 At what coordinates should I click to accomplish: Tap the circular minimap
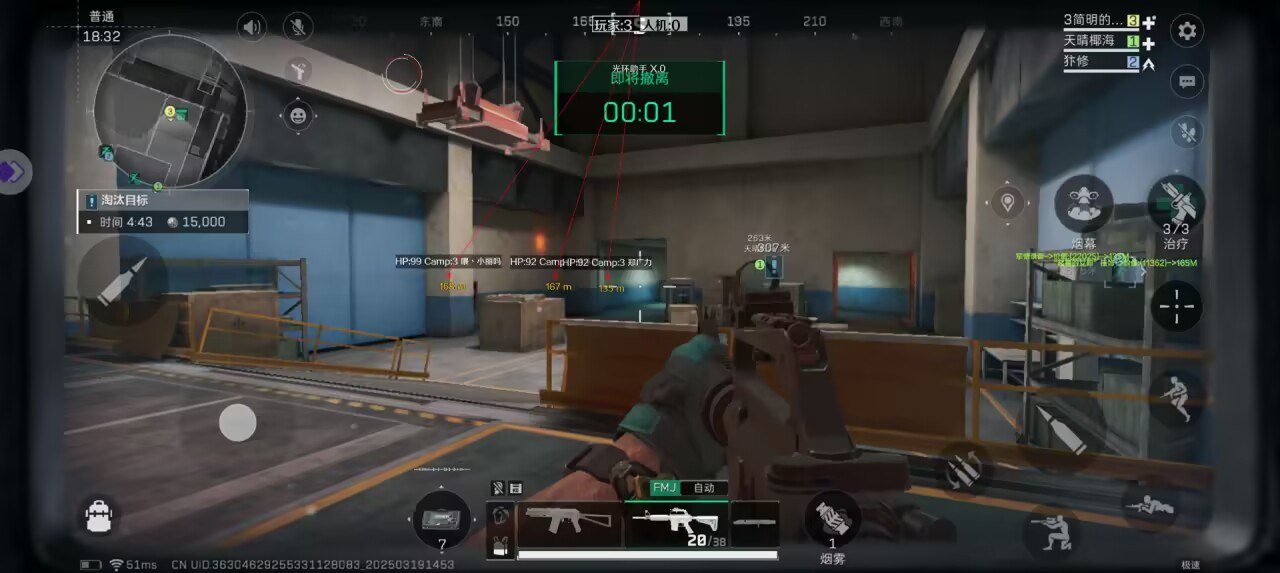[170, 111]
